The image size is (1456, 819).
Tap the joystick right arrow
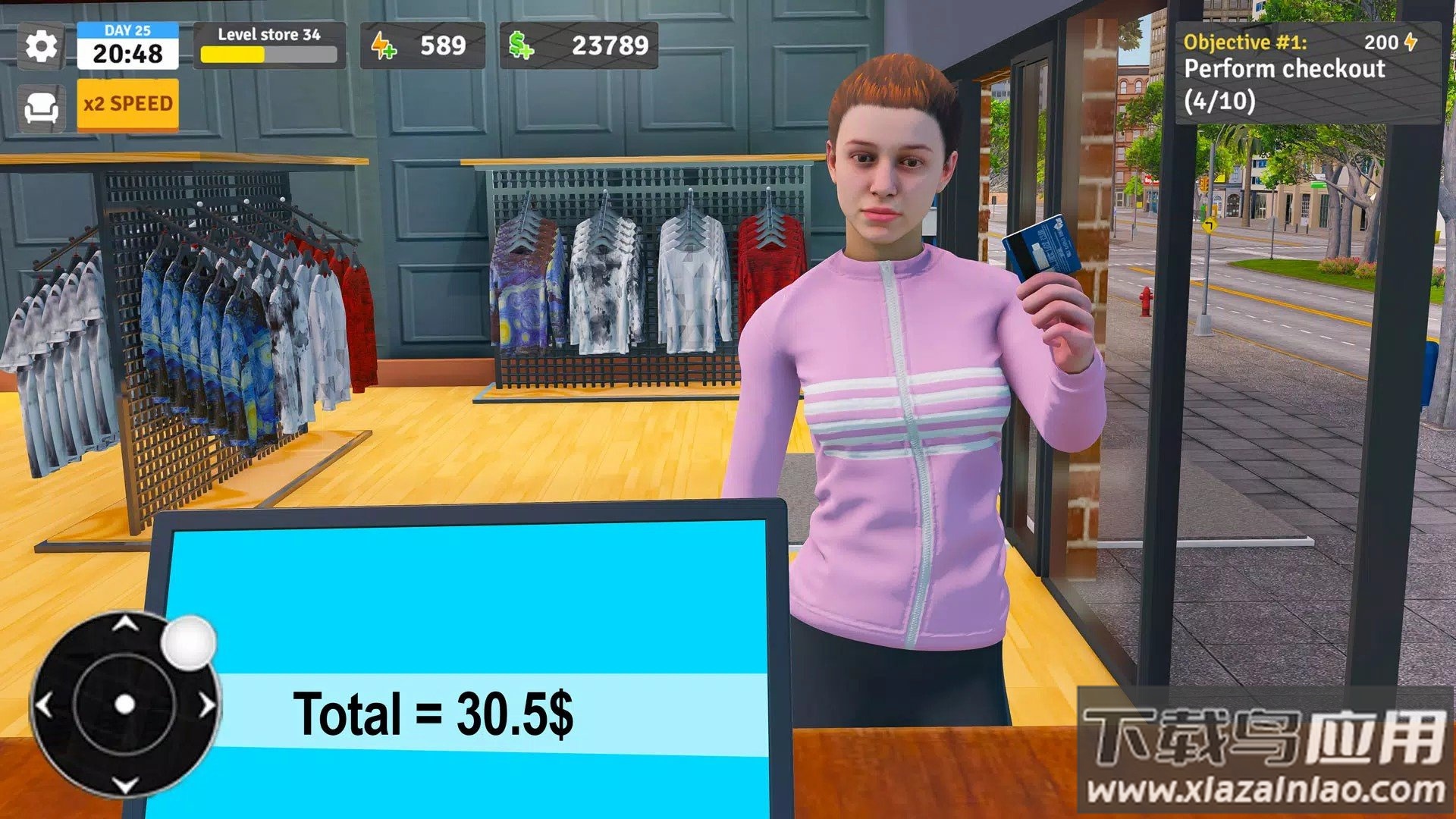[x=207, y=705]
